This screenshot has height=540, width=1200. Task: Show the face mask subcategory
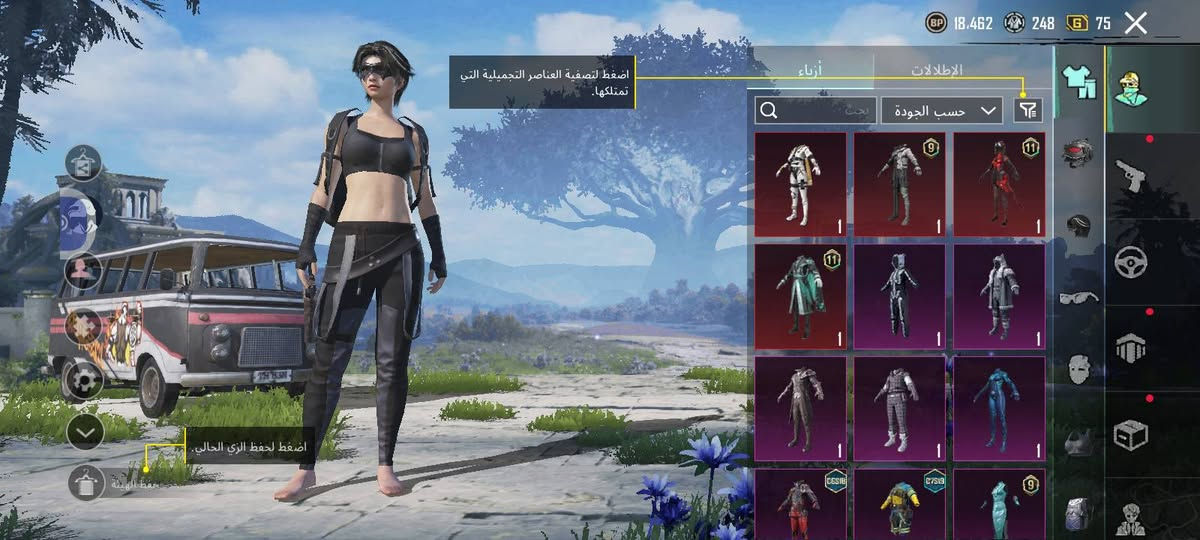[x=1078, y=368]
